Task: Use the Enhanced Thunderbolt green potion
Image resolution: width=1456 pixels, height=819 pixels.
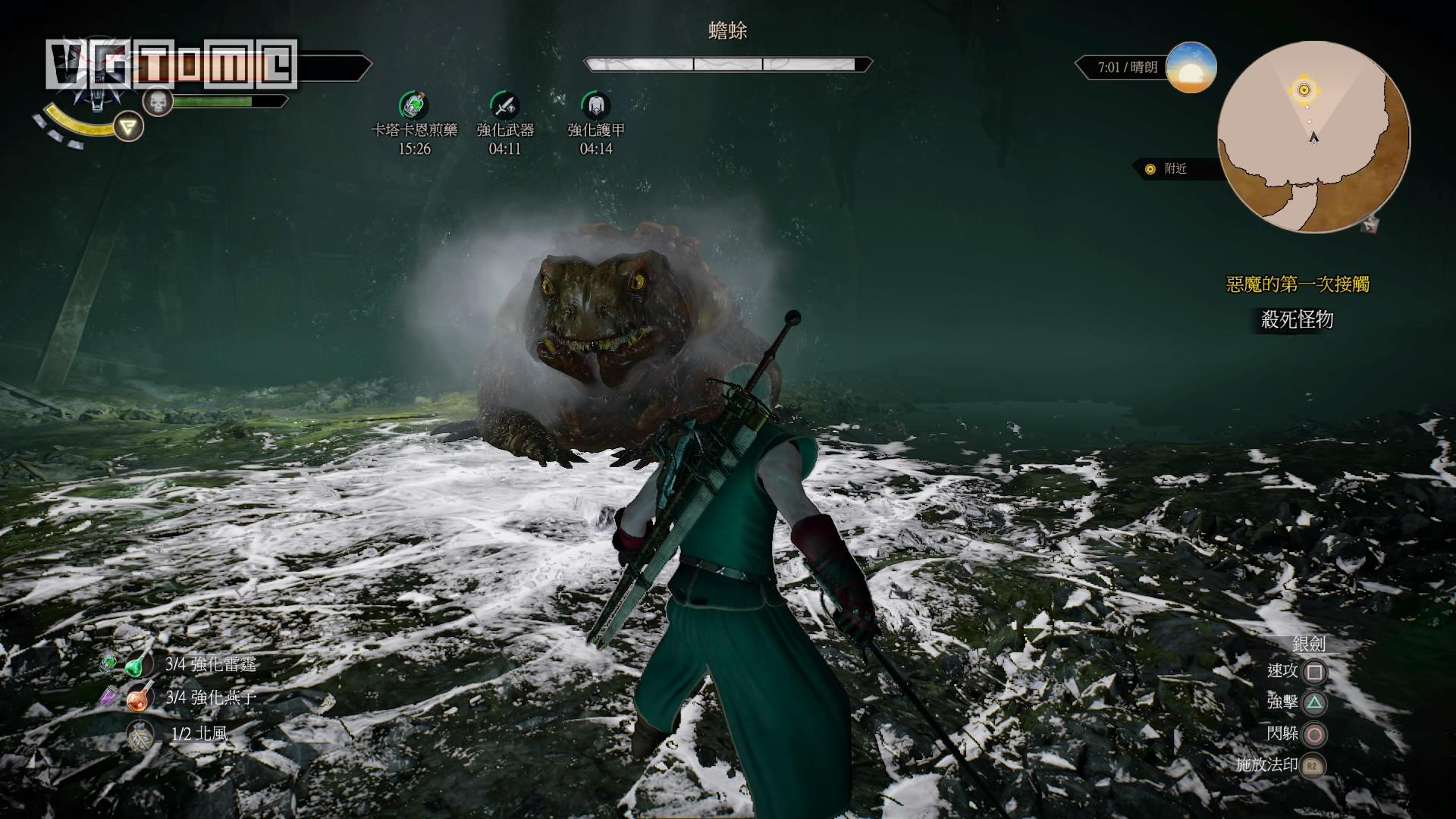Action: 138,664
